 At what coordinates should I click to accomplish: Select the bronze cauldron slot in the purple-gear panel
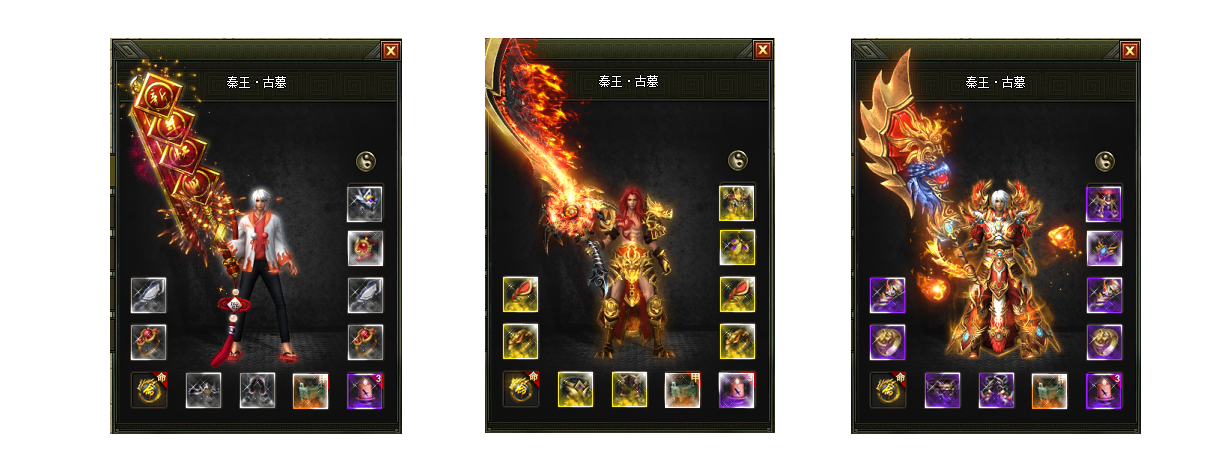[1050, 390]
